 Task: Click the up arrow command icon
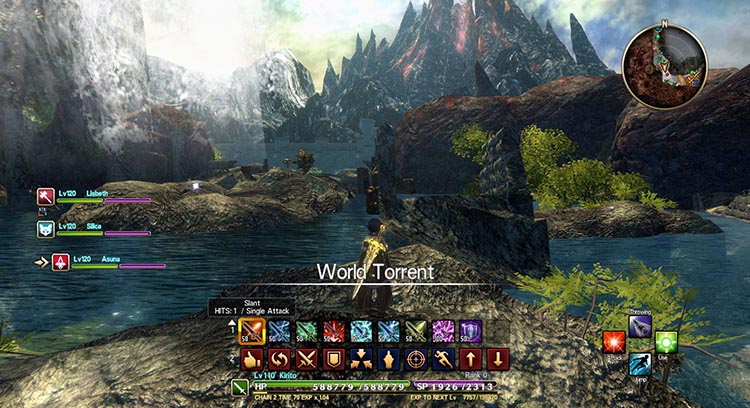(x=471, y=358)
